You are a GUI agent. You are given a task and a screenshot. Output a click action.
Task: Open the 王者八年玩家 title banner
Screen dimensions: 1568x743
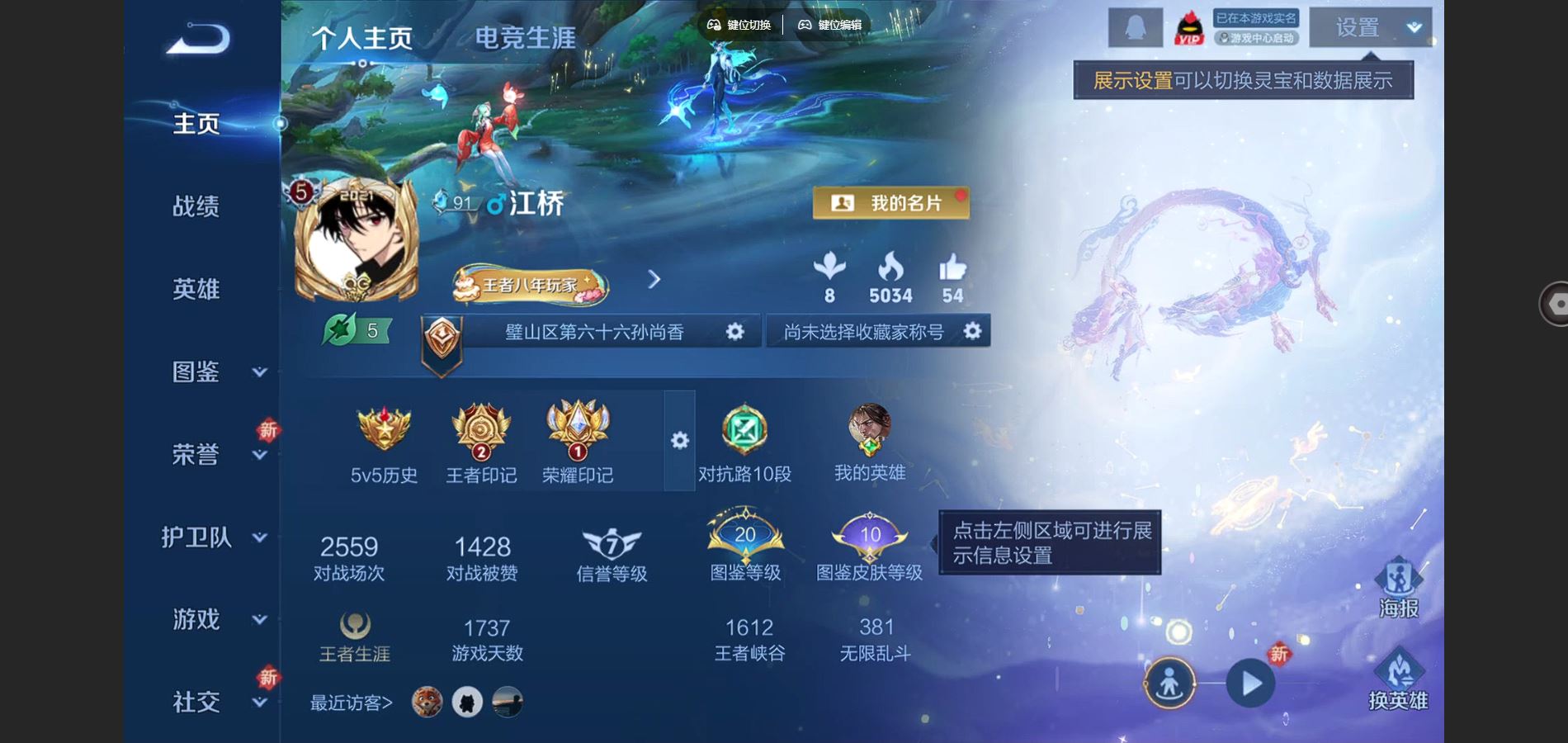pyautogui.click(x=530, y=286)
